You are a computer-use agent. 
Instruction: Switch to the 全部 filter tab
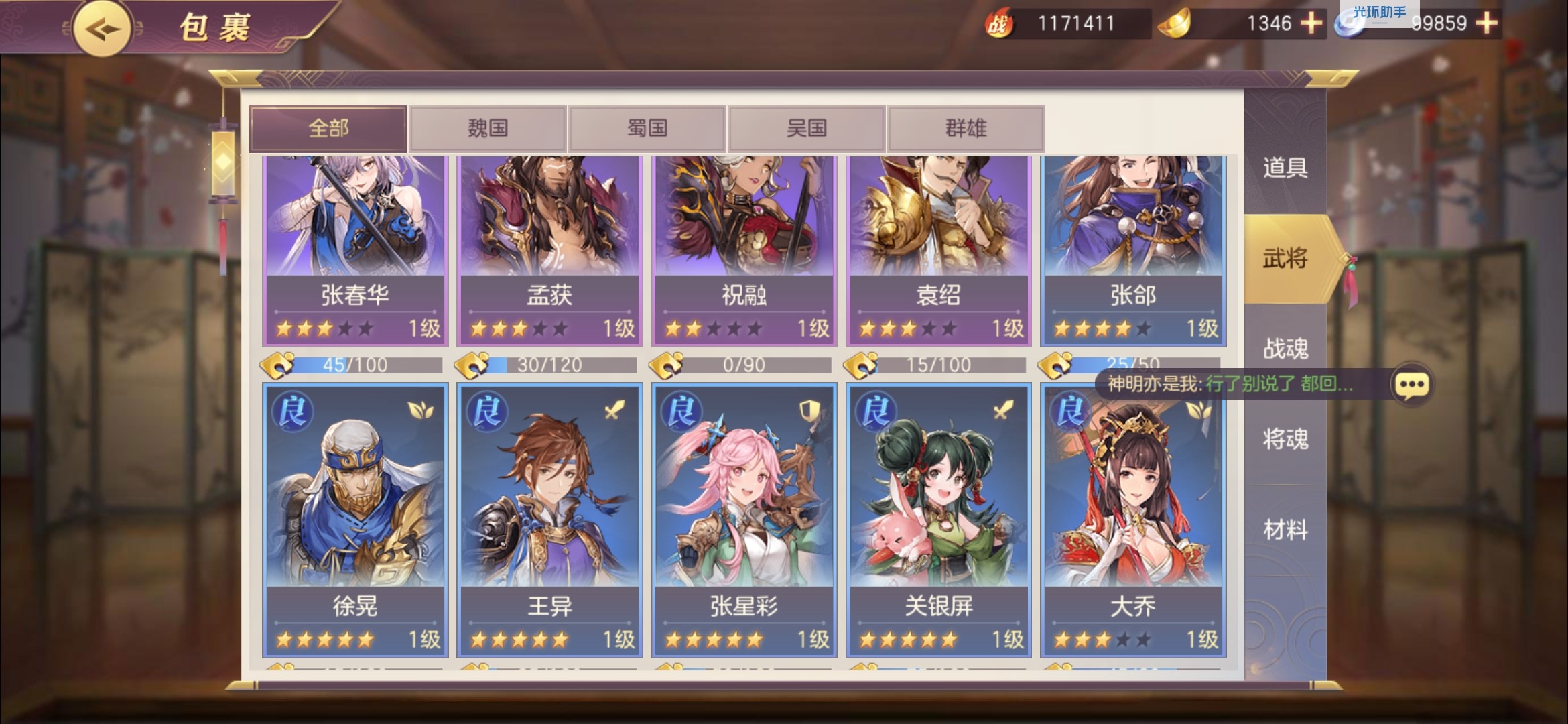(328, 128)
